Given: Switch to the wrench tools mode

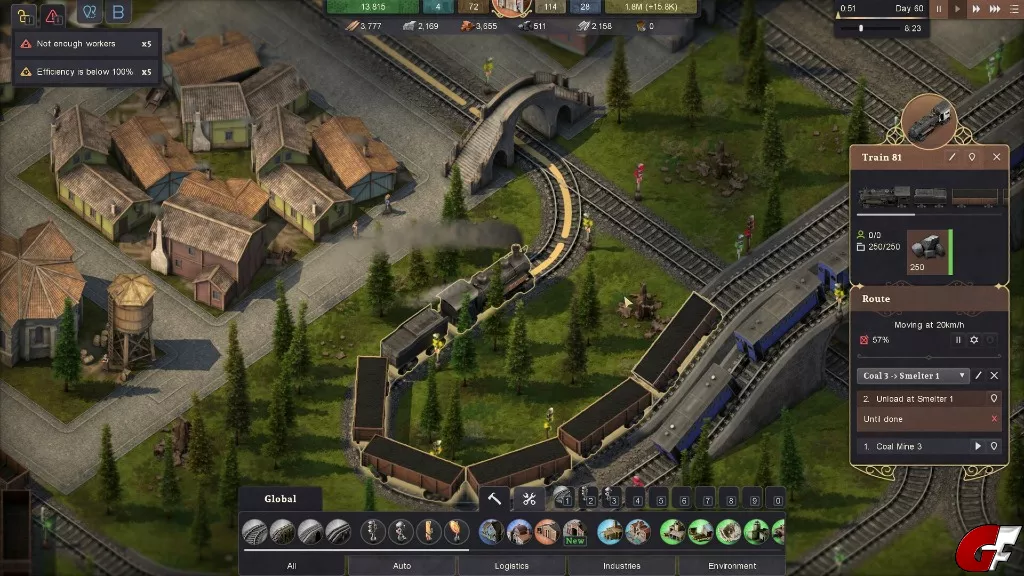Looking at the screenshot, I should tap(530, 499).
